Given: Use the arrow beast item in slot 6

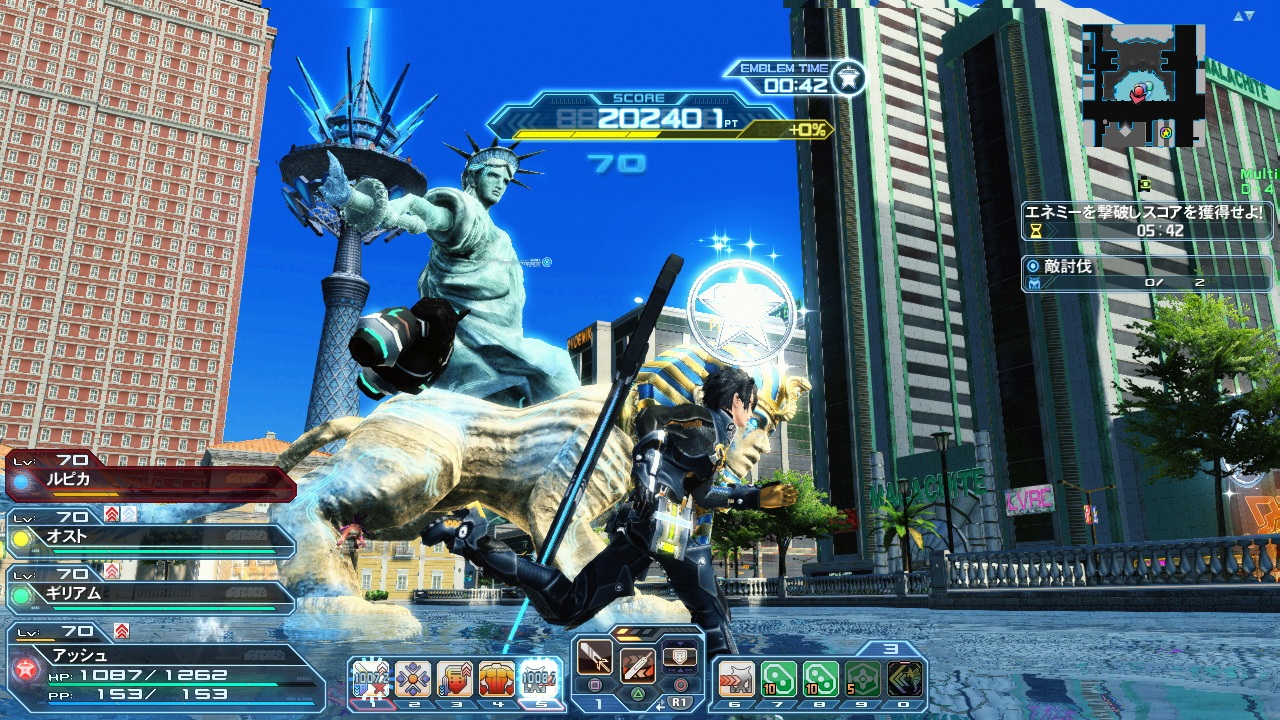Looking at the screenshot, I should click(x=736, y=680).
